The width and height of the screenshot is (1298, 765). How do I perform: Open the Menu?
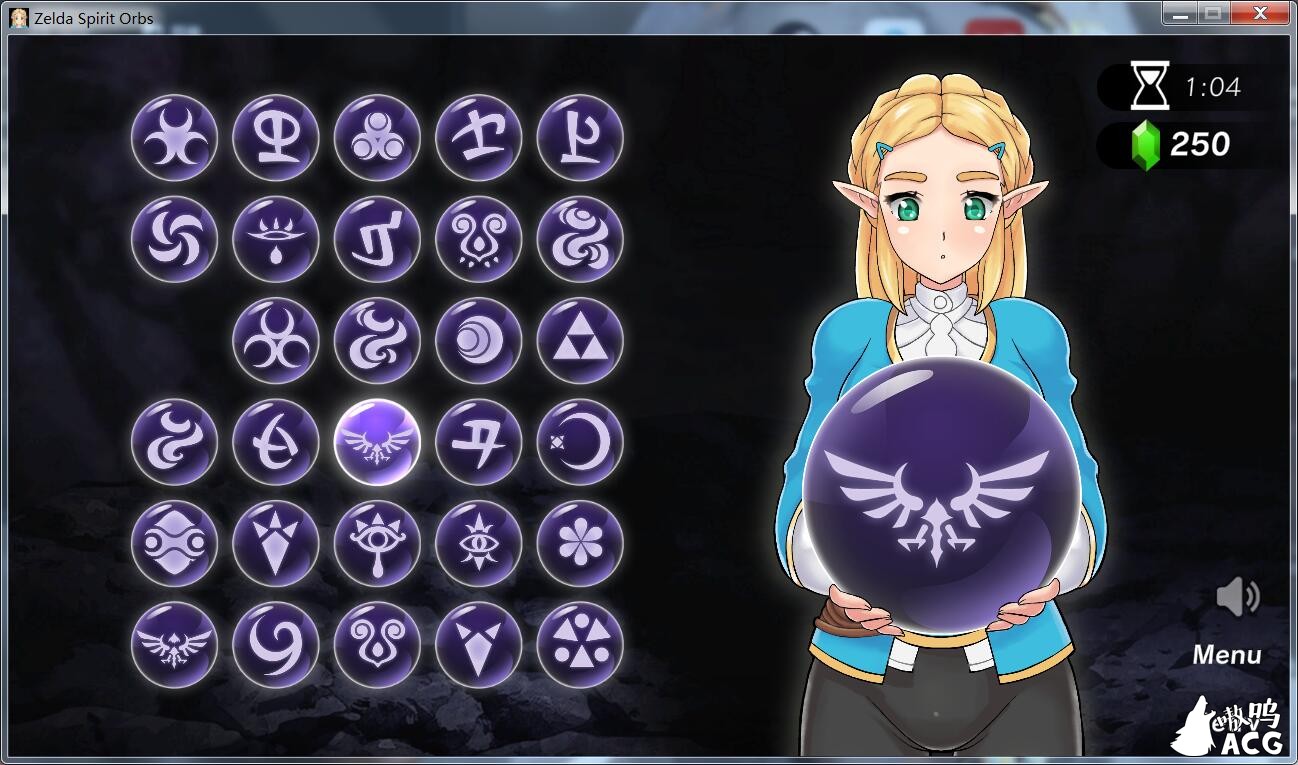pos(1226,656)
